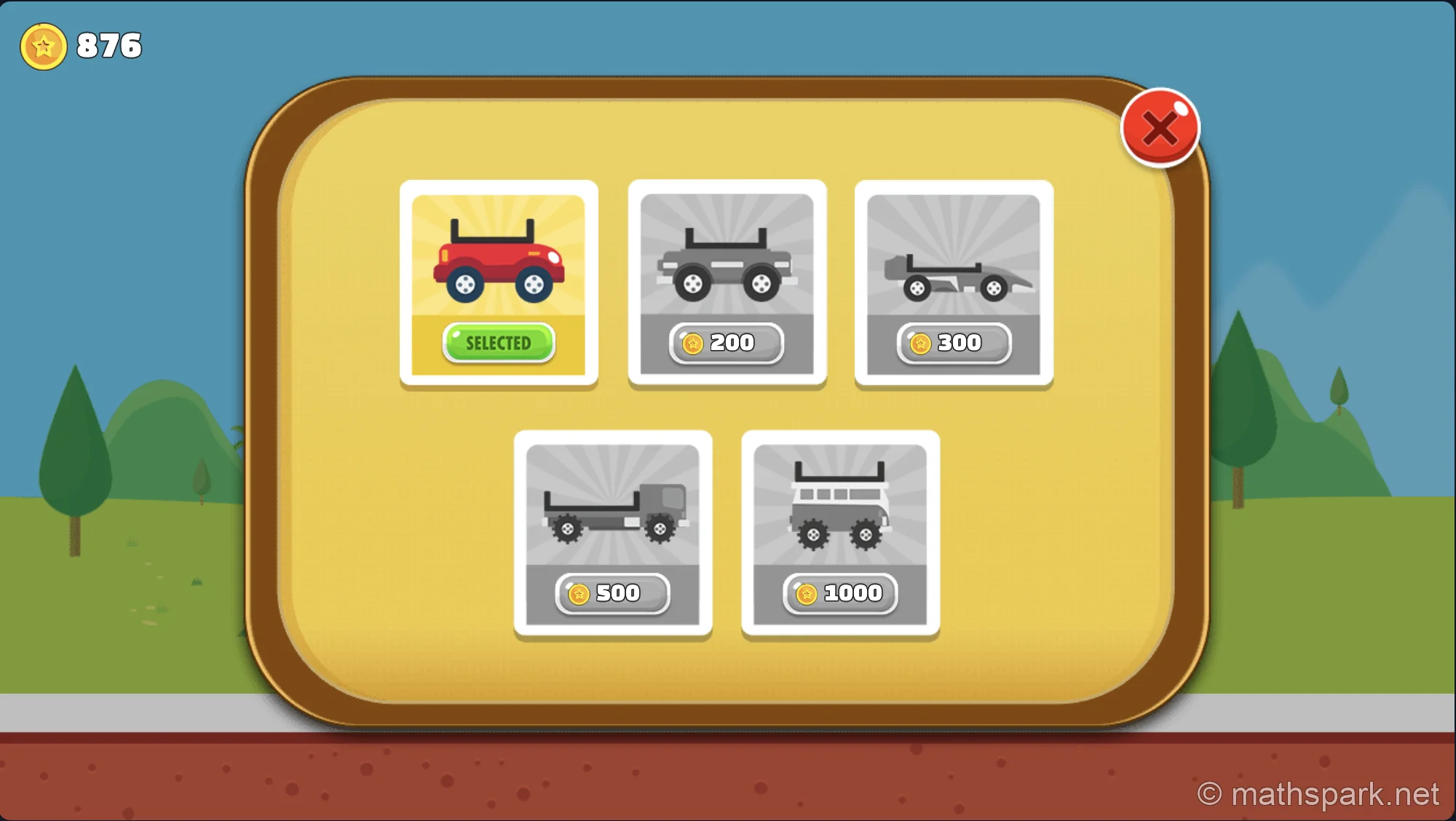Click the coin icon inside the 200 badge
This screenshot has width=1456, height=821.
692,343
